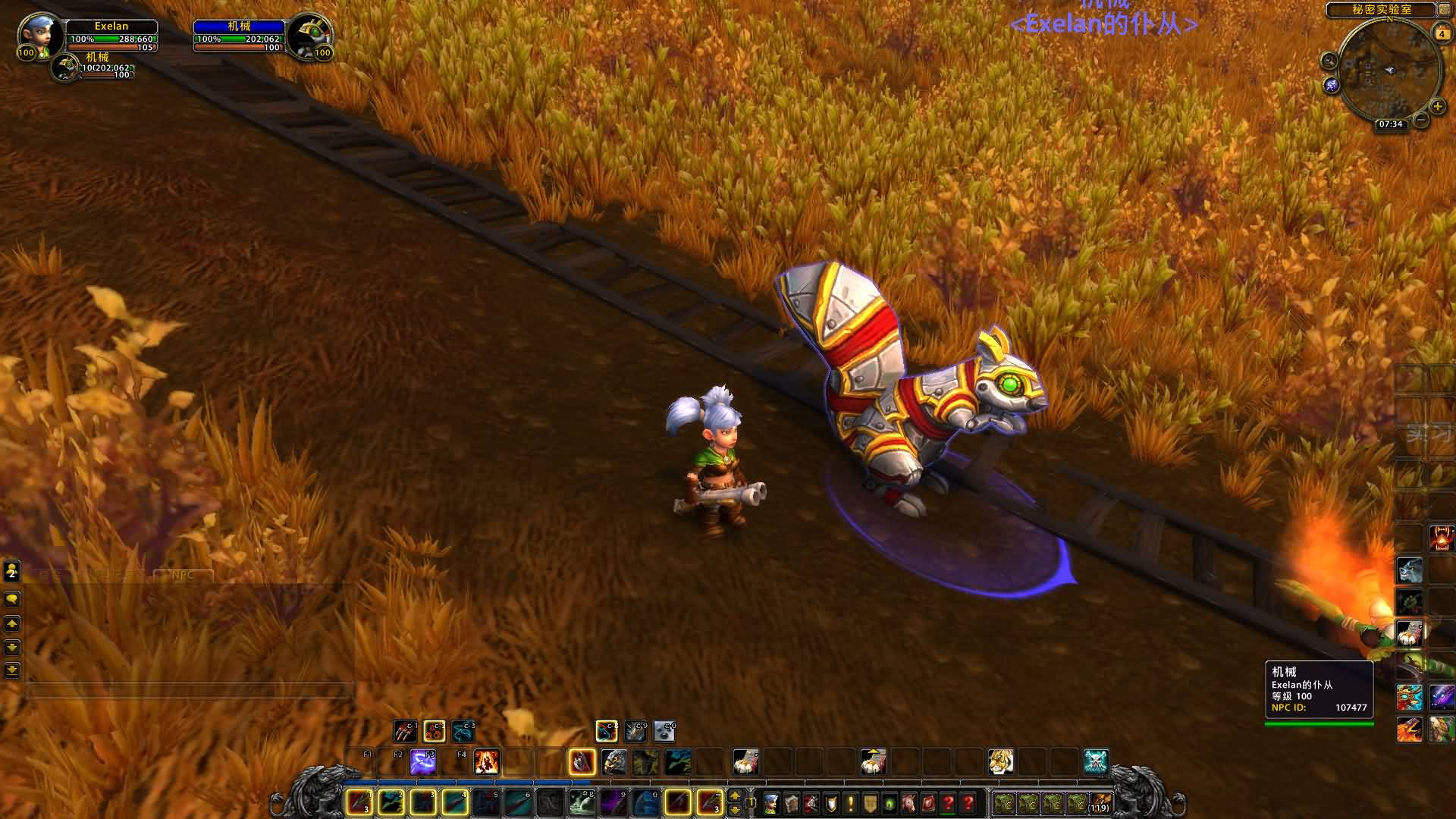Activate the purple swirl ability on F3

(x=422, y=761)
